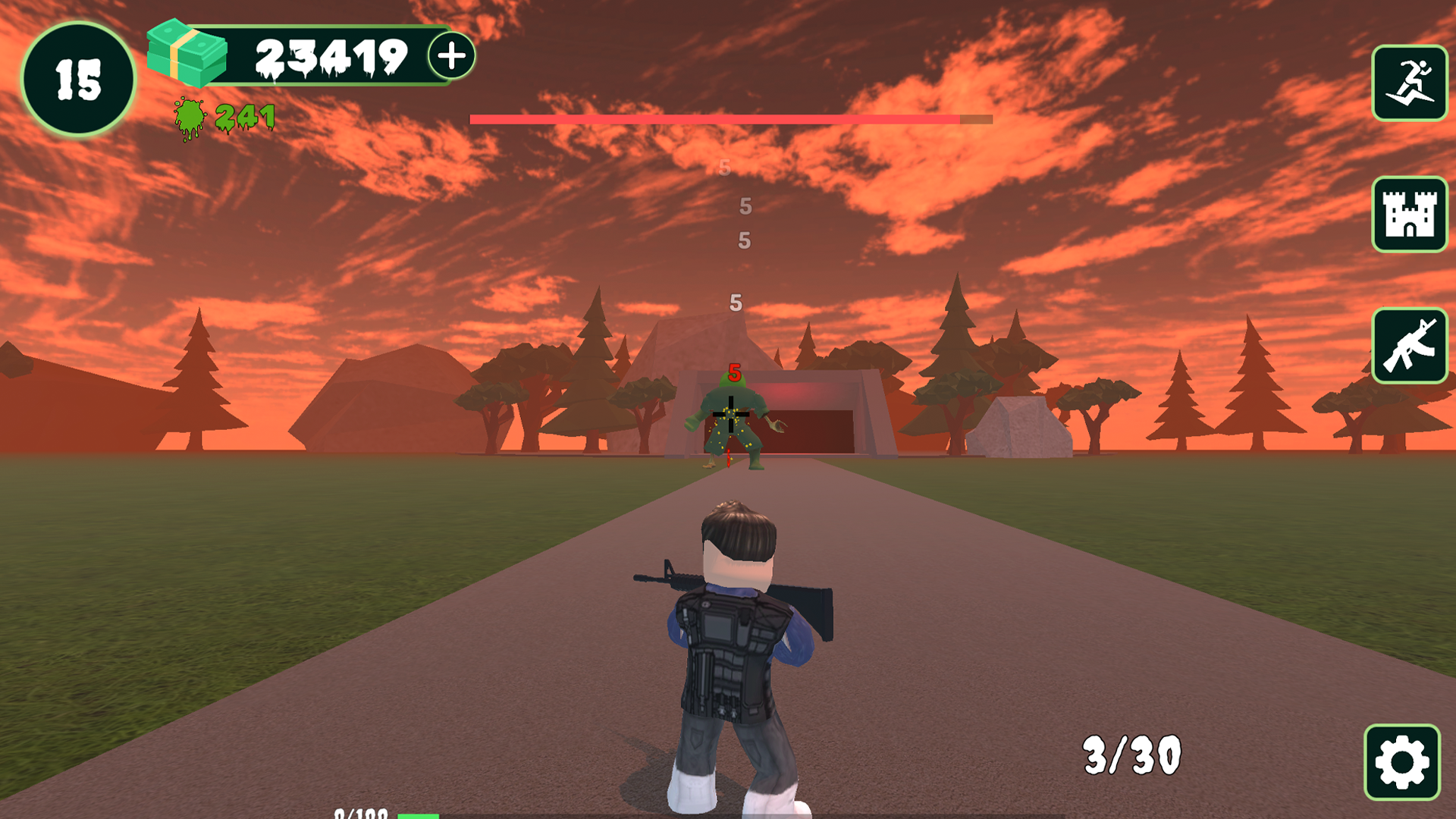Click the green slime currency icon

point(190,116)
